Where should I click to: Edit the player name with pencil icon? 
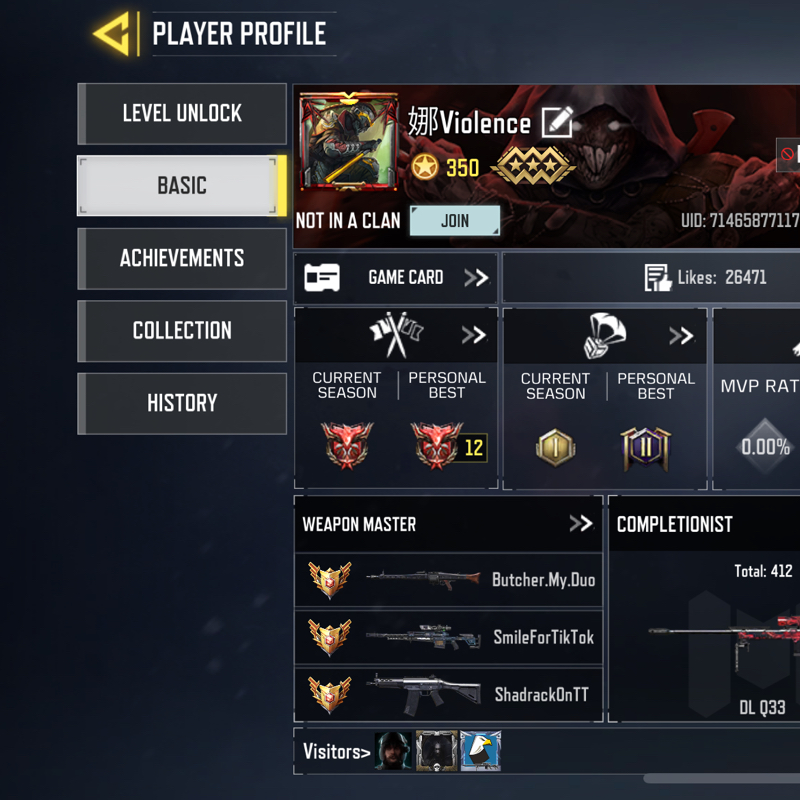557,123
